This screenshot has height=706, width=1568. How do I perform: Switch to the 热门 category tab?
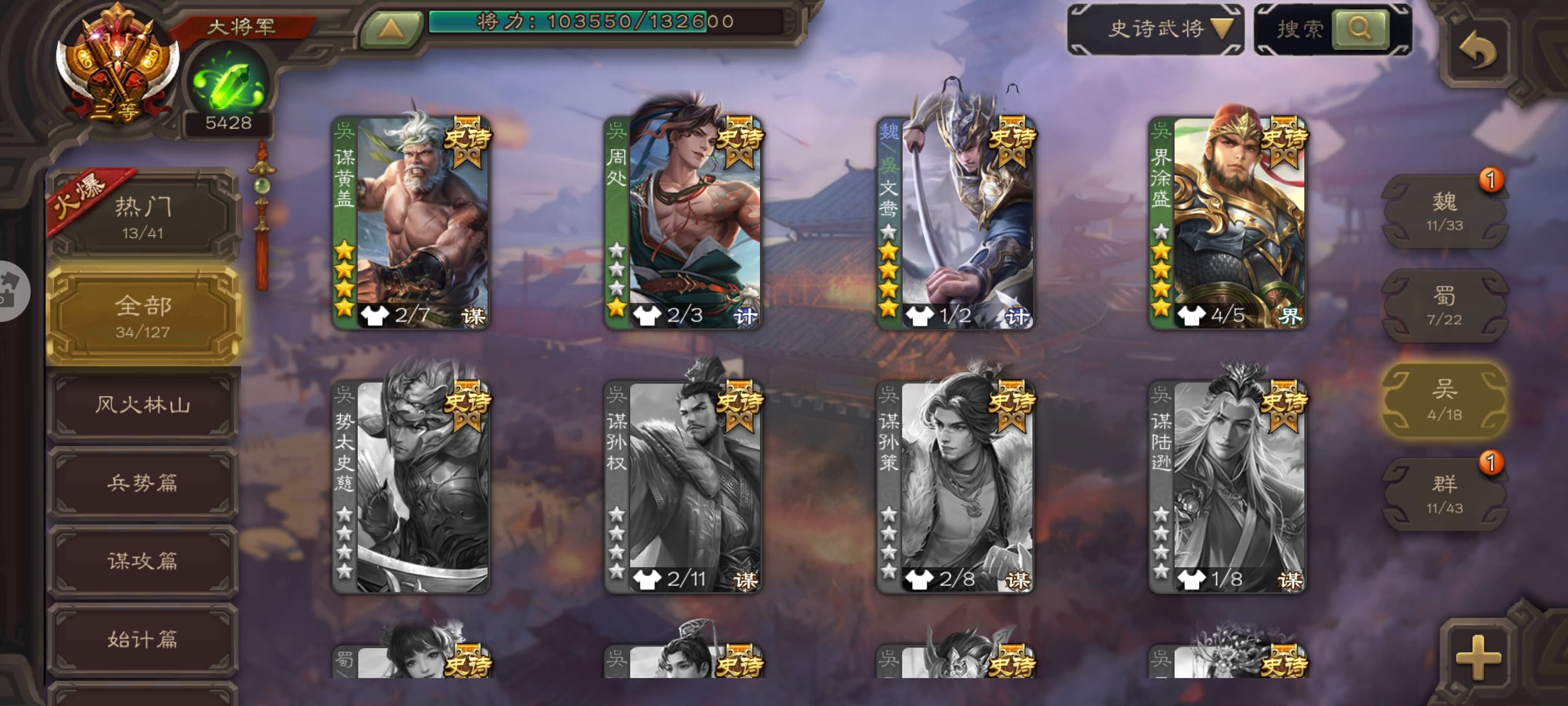(x=143, y=216)
